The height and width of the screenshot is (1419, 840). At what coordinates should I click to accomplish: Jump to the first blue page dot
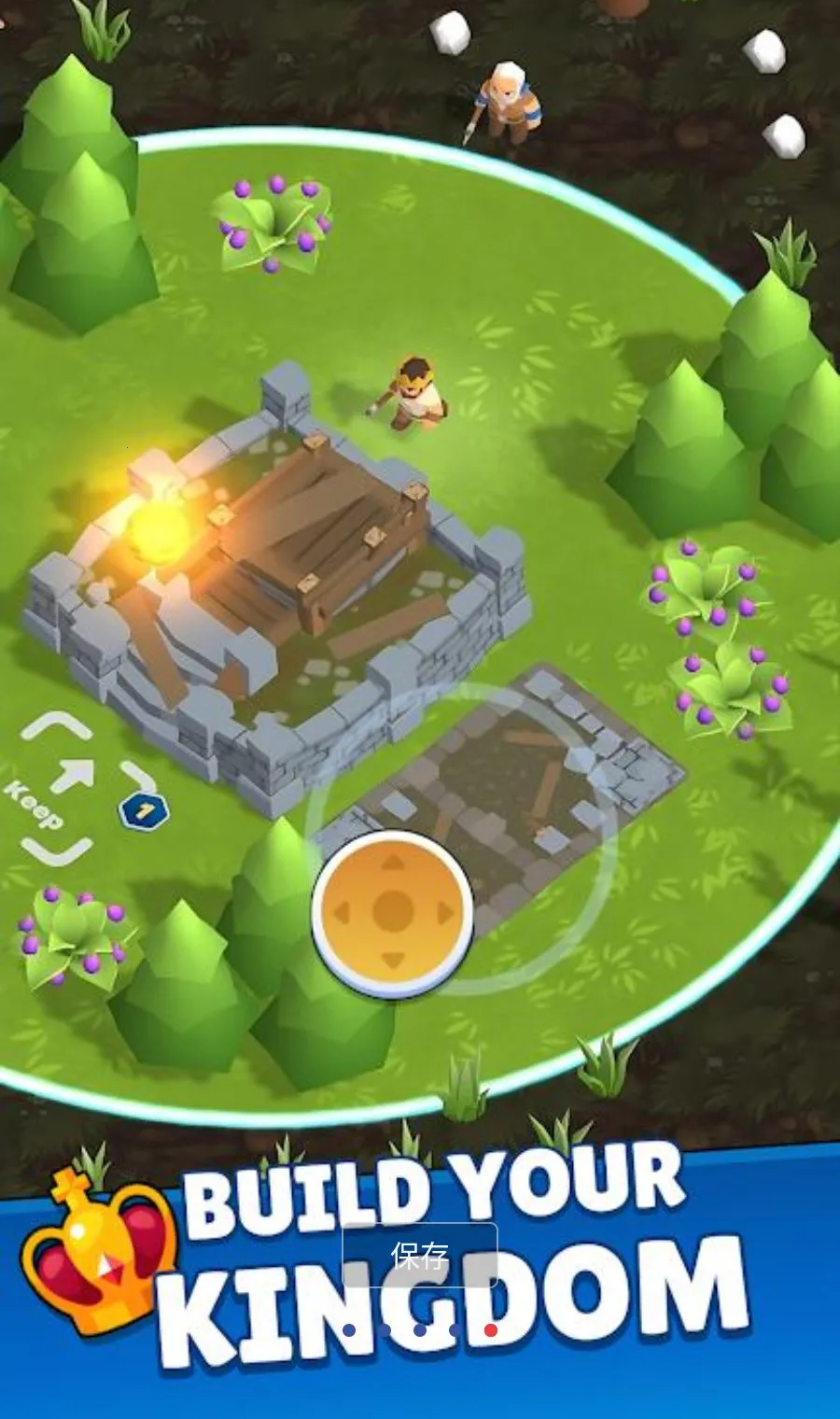pos(349,1330)
